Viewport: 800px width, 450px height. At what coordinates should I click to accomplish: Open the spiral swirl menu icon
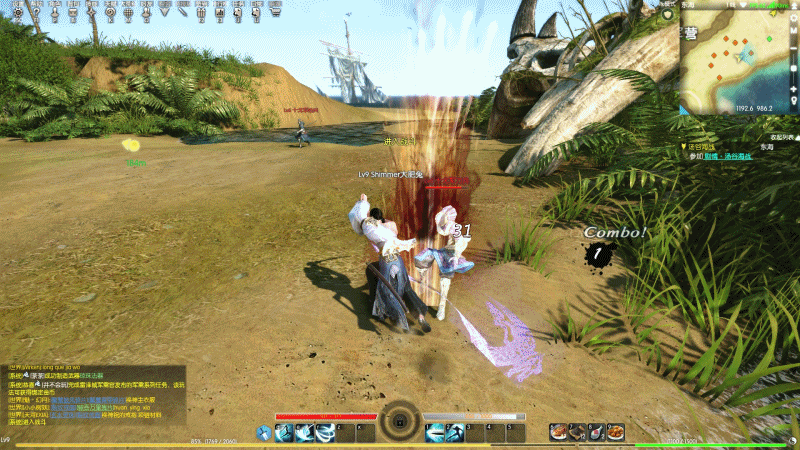tap(109, 13)
